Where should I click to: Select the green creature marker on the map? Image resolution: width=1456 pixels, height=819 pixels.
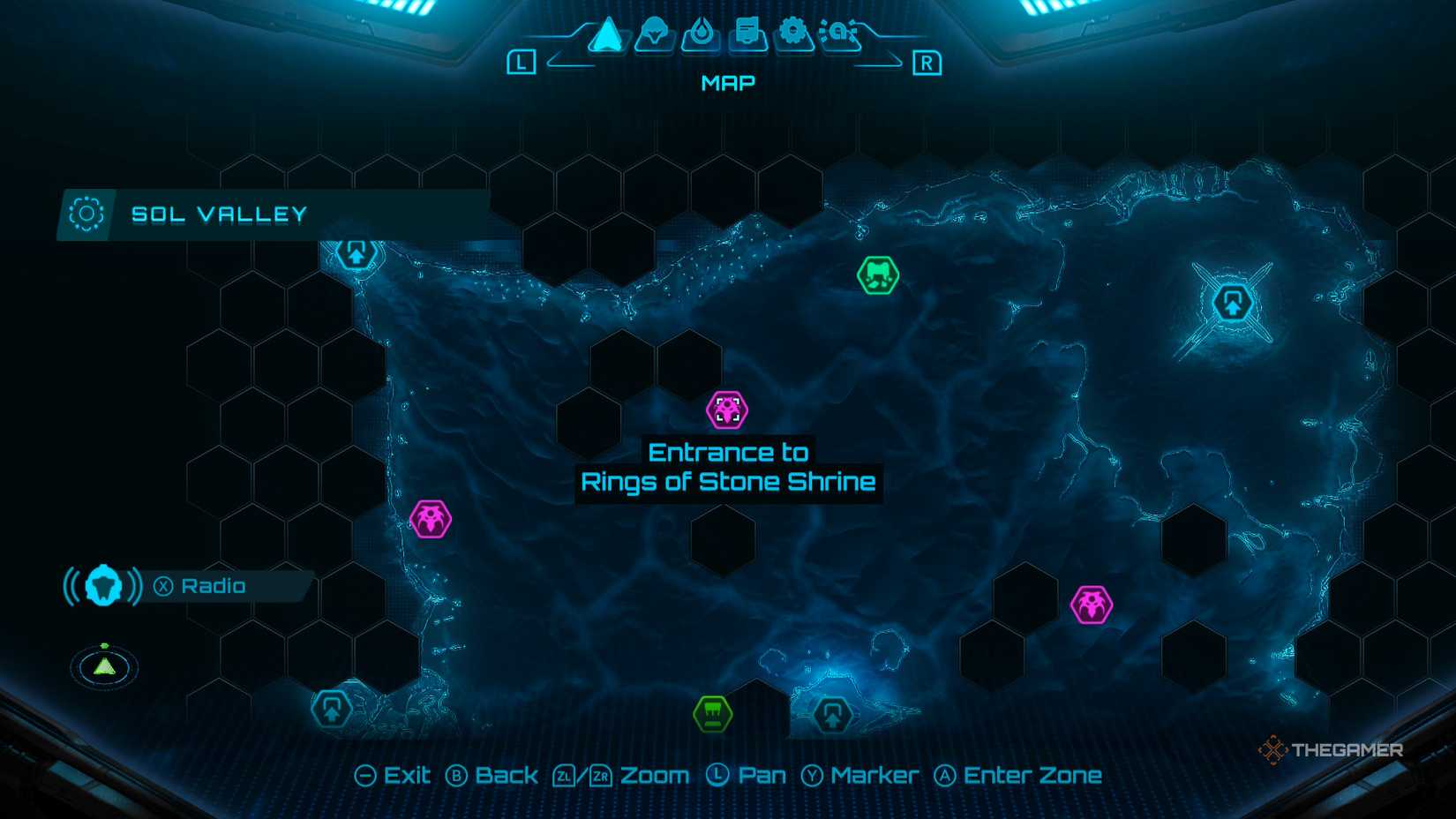(x=876, y=275)
